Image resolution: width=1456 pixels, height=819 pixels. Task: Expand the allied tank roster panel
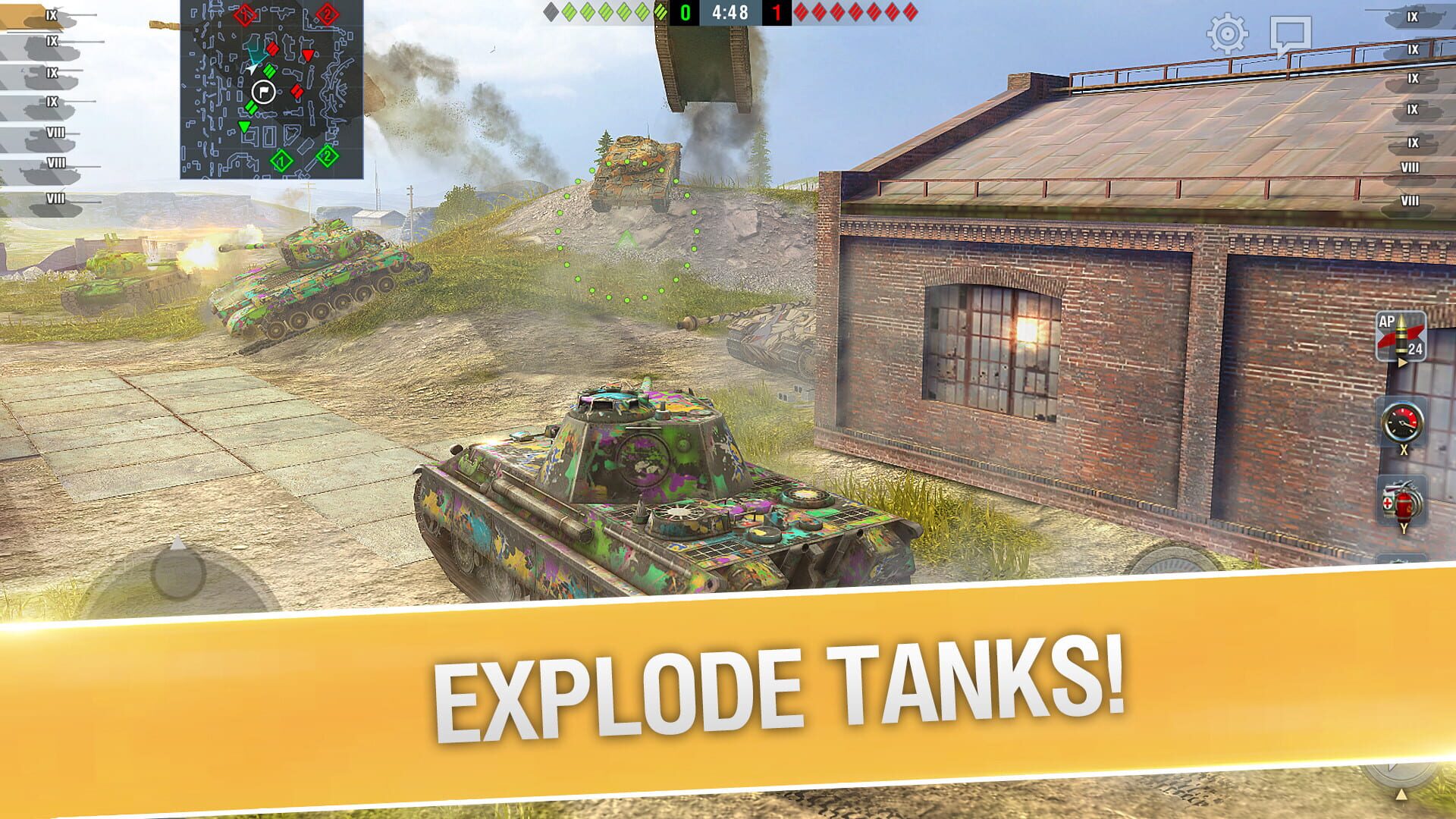[45, 106]
